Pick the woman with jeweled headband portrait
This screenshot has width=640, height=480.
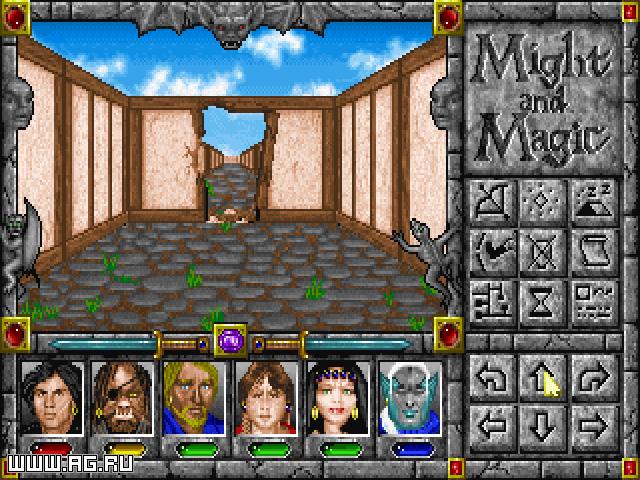337,397
